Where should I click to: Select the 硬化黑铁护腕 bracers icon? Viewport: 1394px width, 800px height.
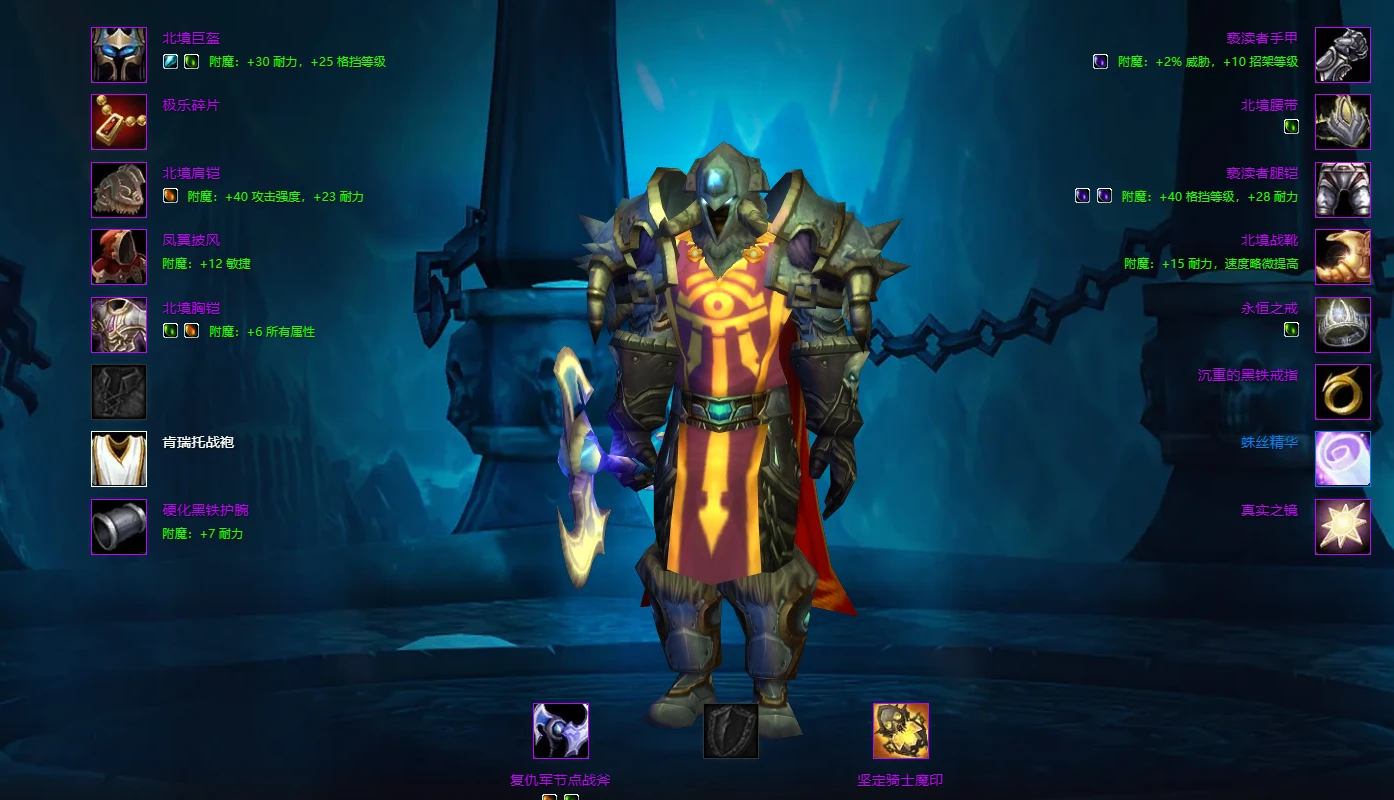[x=119, y=526]
